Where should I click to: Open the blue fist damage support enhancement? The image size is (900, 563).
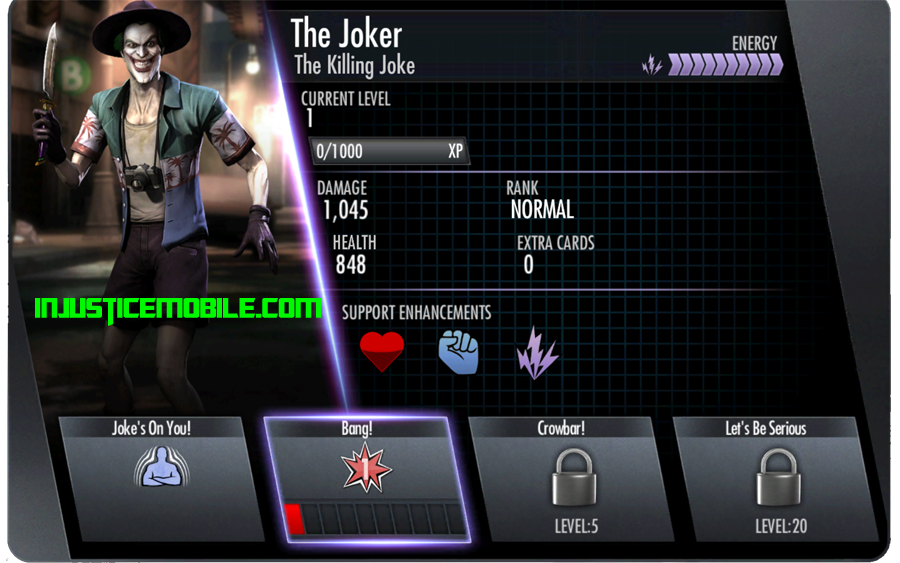[x=459, y=352]
